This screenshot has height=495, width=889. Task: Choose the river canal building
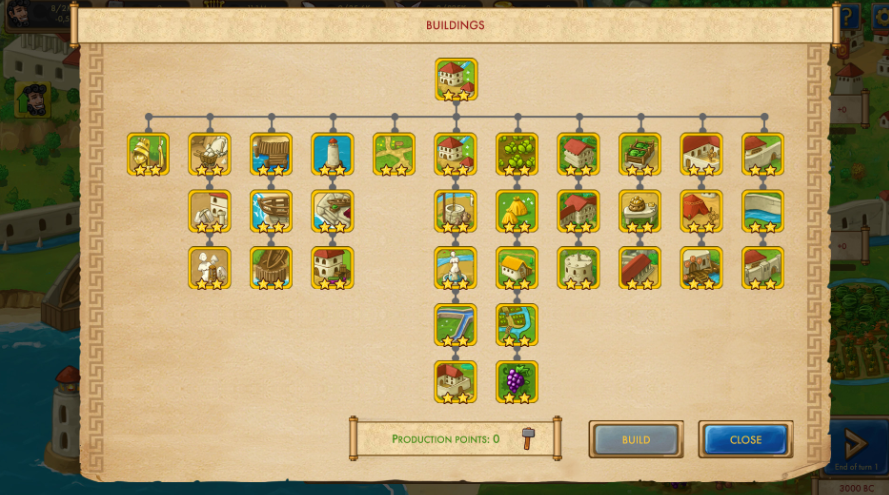tap(455, 325)
